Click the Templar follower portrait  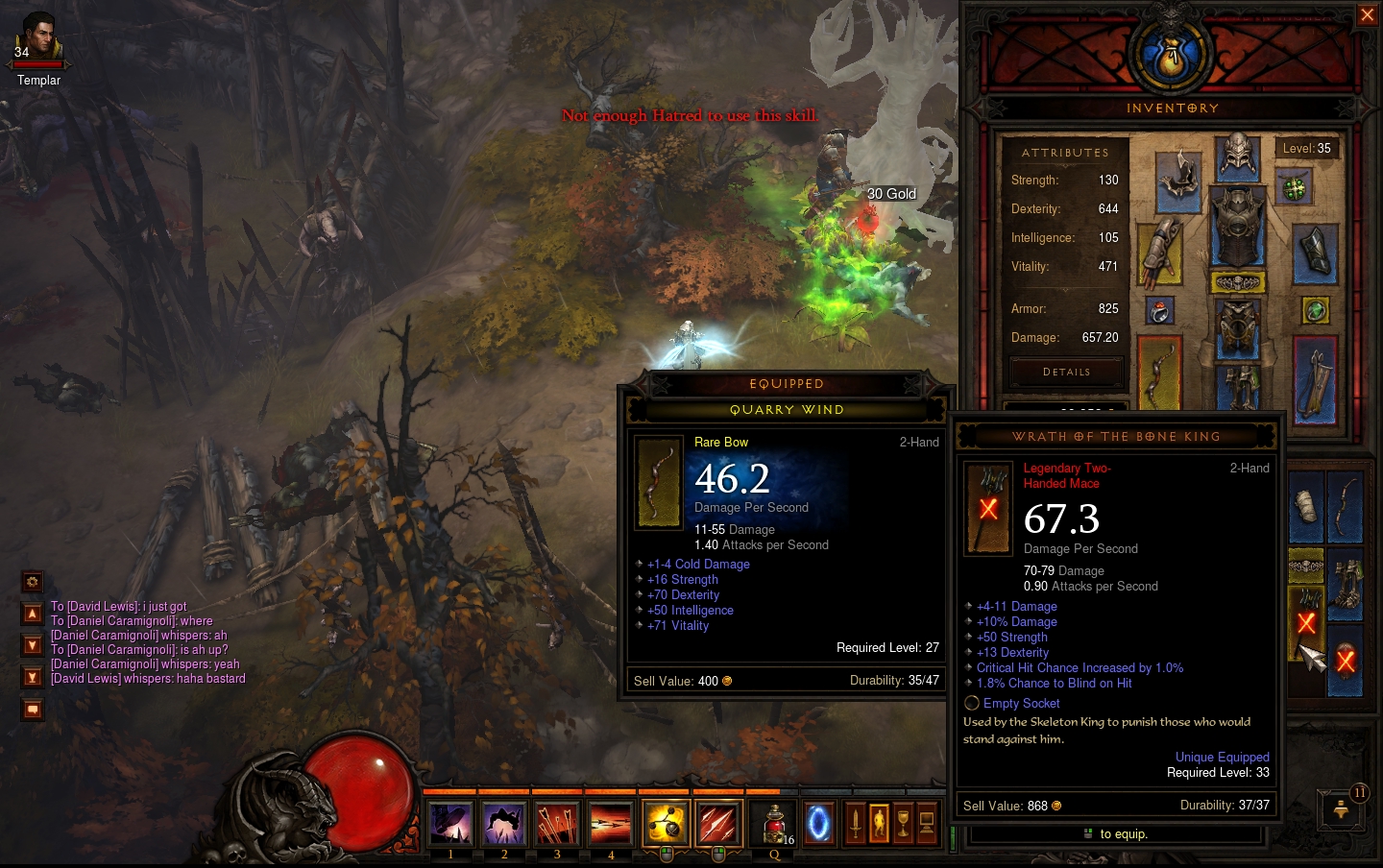click(38, 38)
